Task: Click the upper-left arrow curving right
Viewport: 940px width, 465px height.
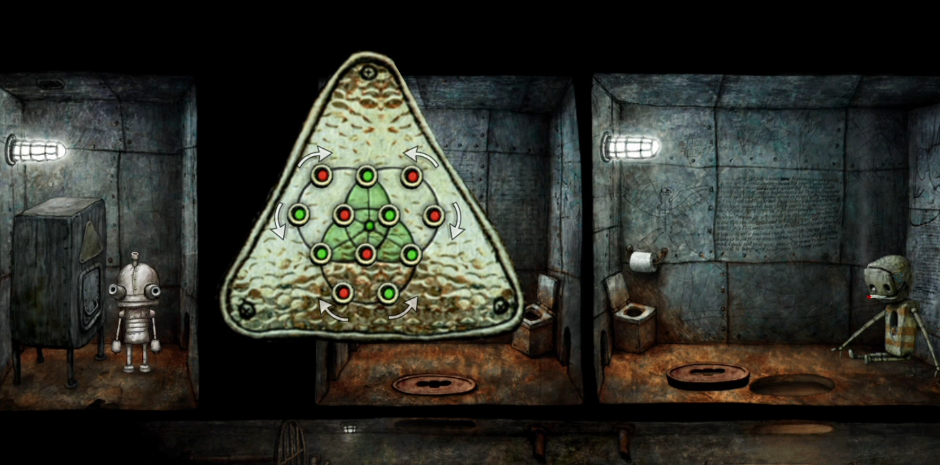Action: 315,156
